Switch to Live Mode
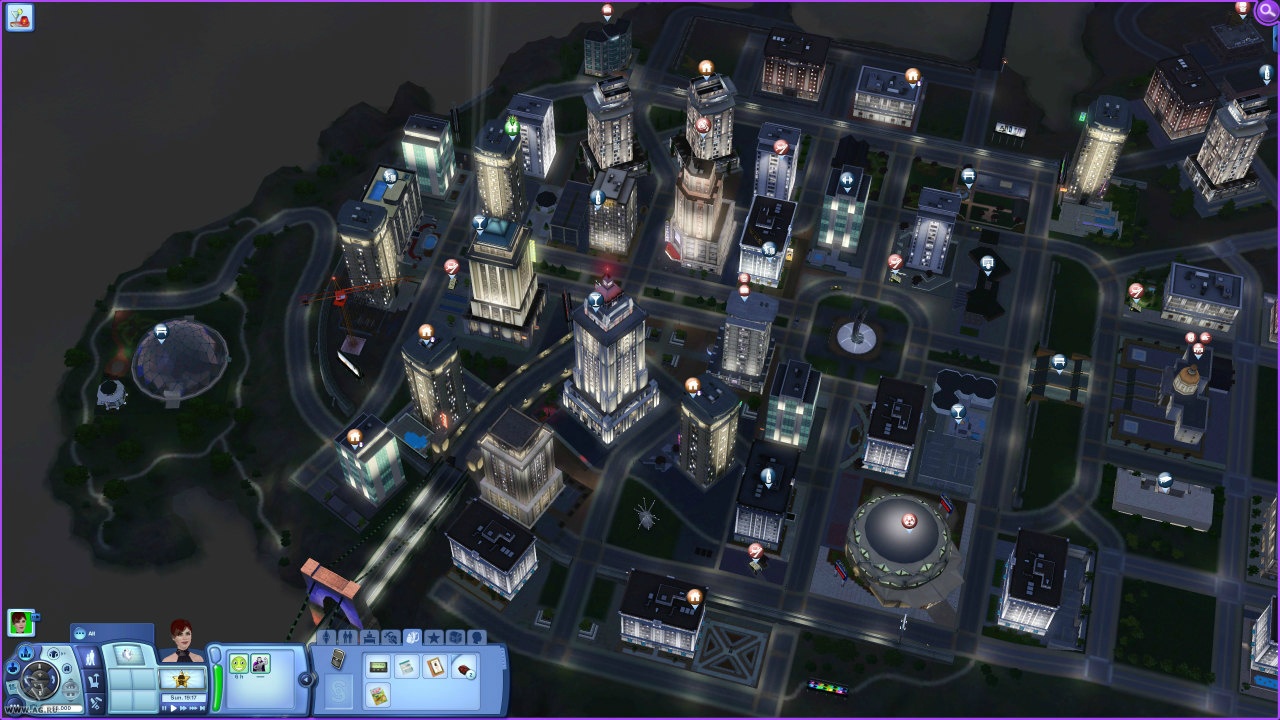The width and height of the screenshot is (1280, 720). 90,658
